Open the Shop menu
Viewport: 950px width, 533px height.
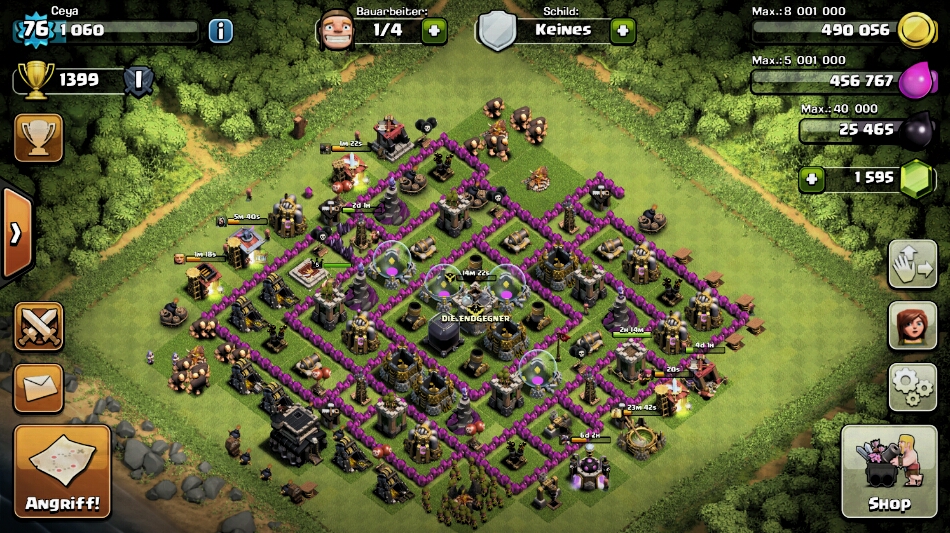click(889, 470)
